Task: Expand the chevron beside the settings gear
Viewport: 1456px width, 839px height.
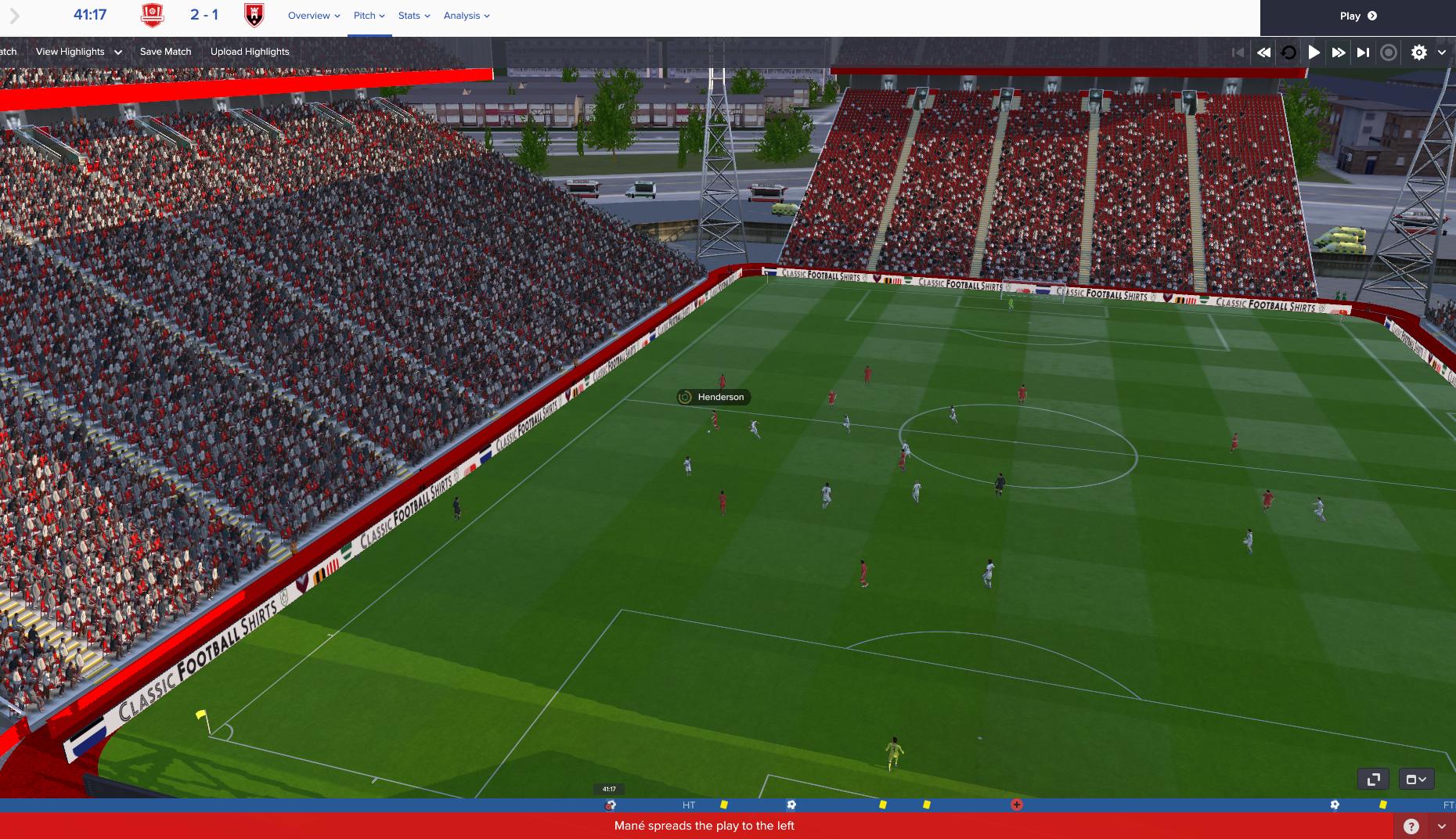Action: point(1441,52)
